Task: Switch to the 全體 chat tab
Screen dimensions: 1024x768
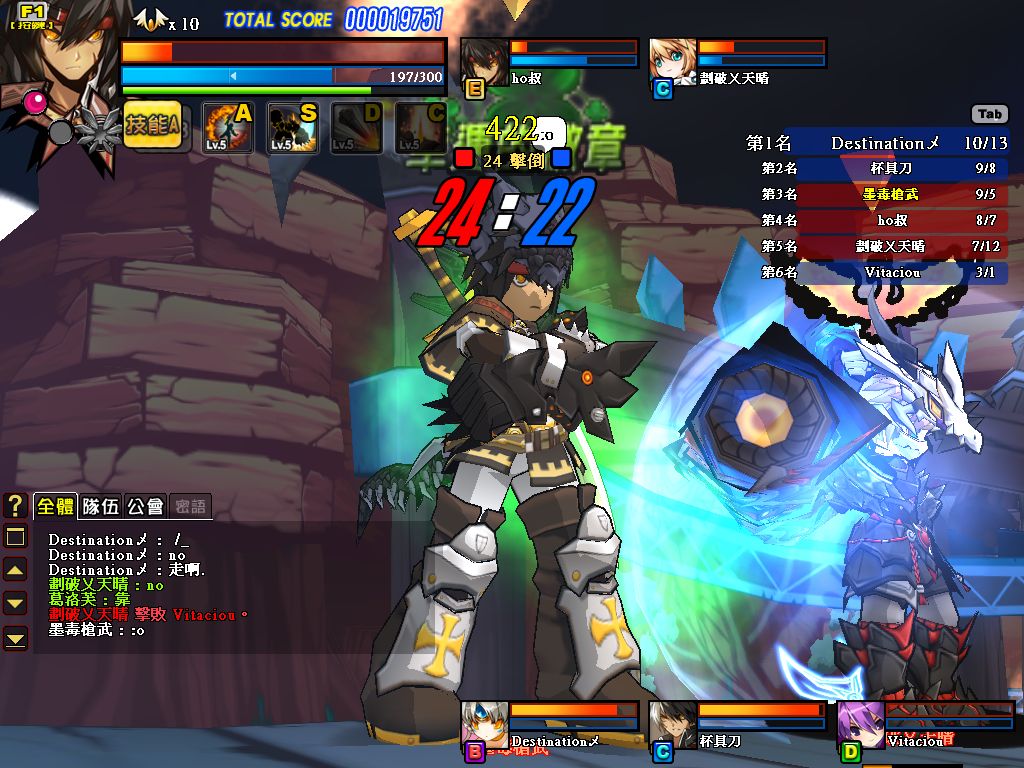Action: (55, 506)
